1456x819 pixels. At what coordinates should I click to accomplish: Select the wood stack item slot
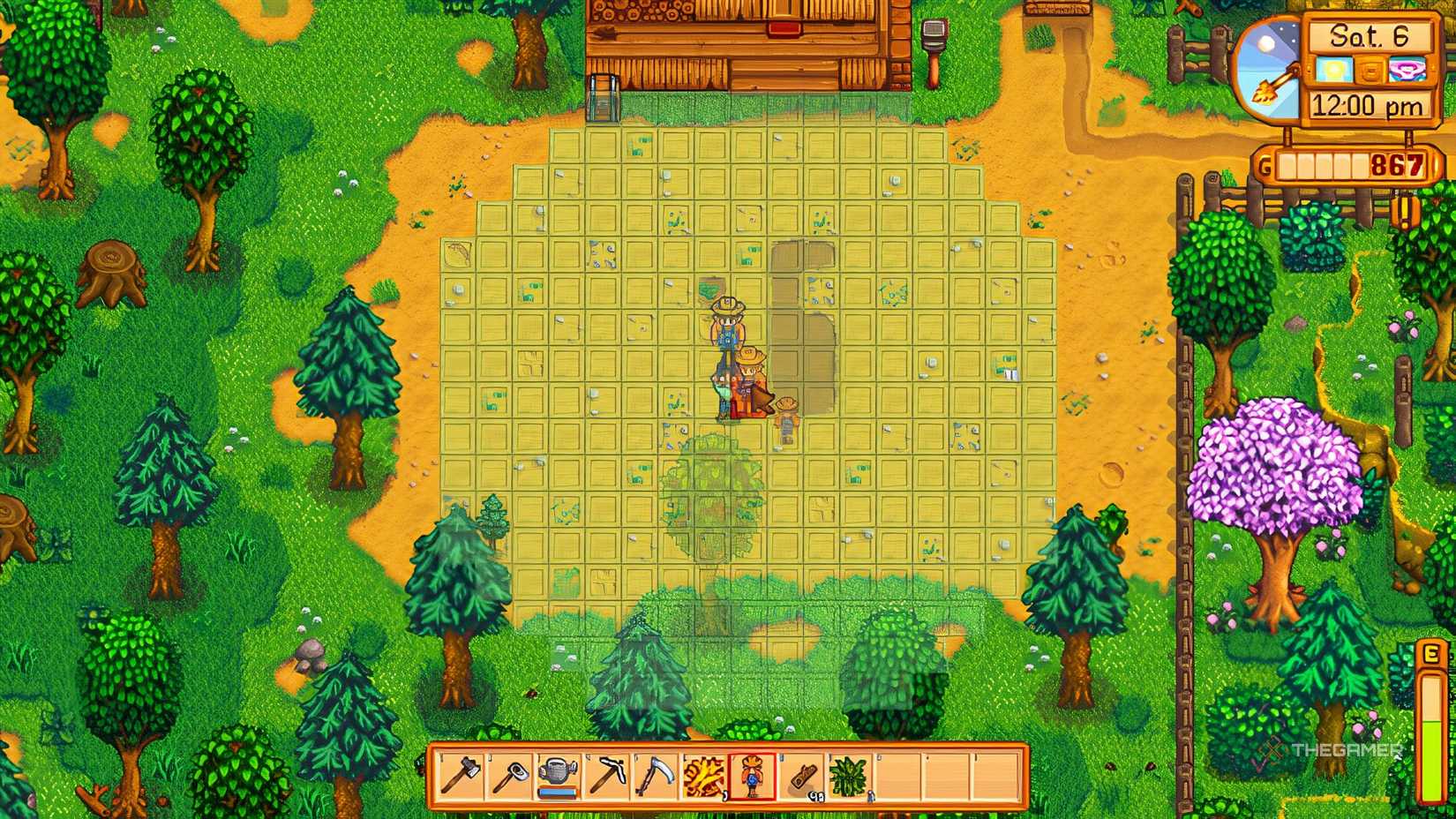pyautogui.click(x=705, y=775)
